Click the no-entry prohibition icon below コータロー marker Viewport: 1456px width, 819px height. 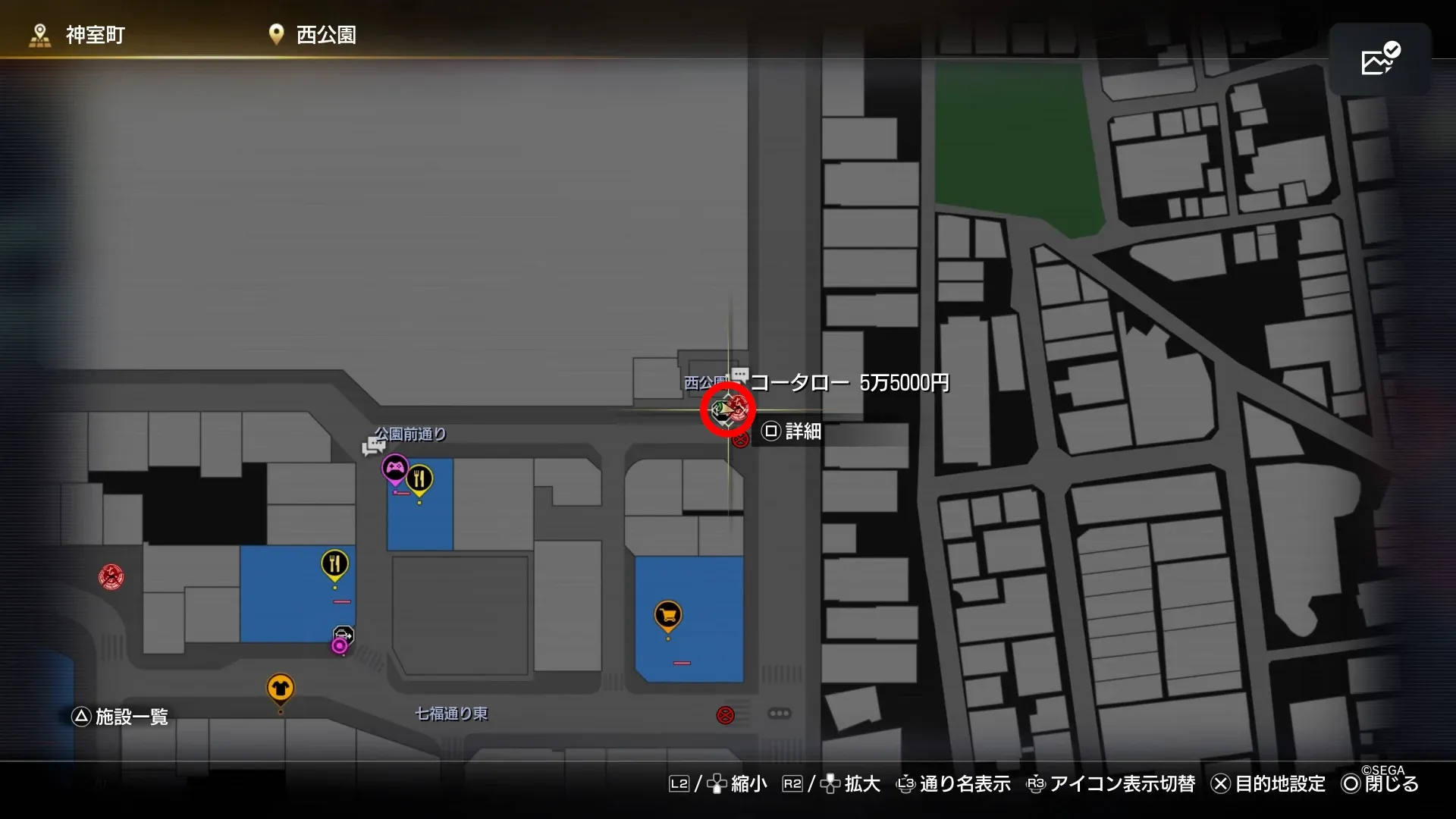[742, 440]
